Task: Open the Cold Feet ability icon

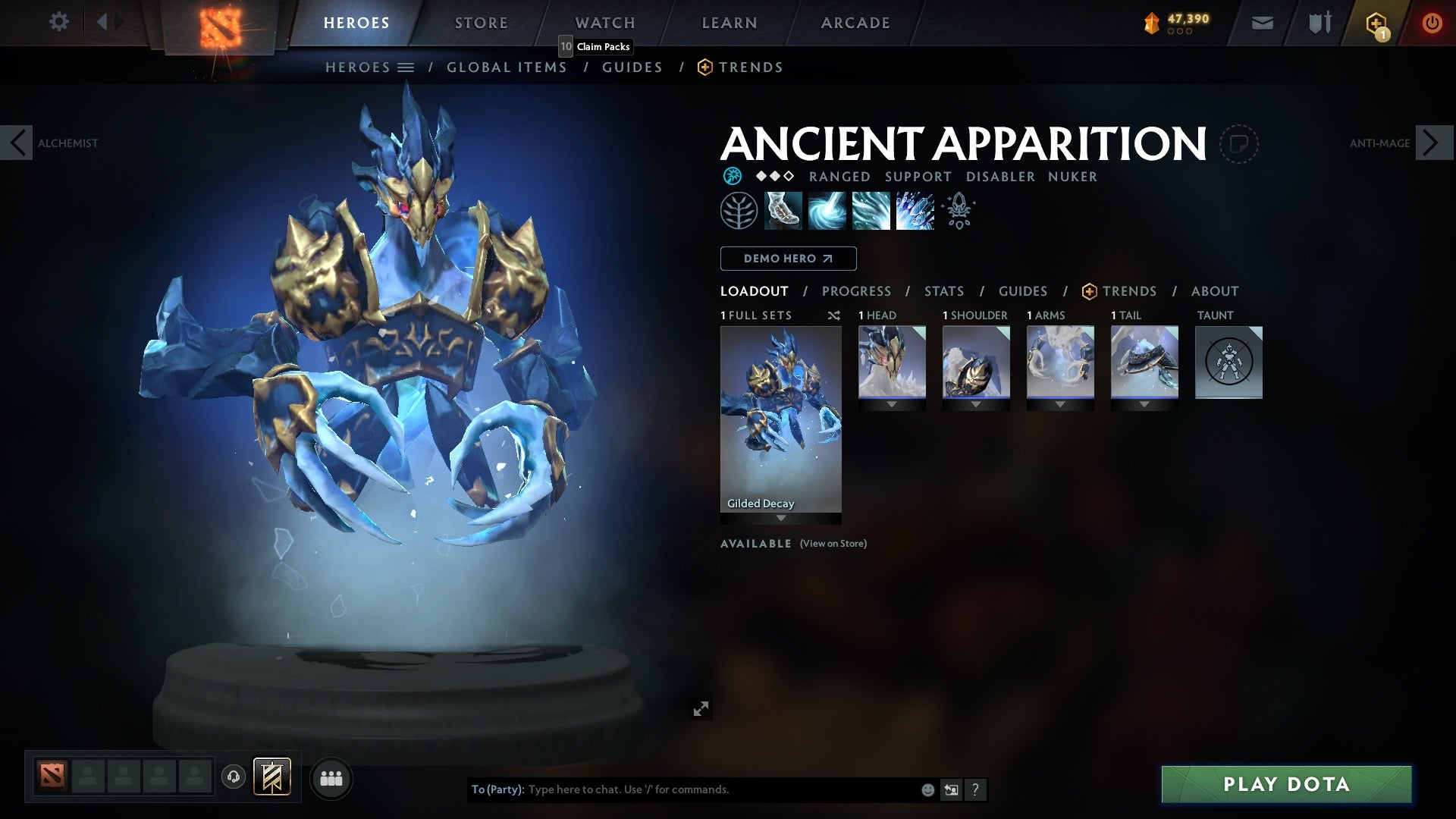Action: [784, 210]
